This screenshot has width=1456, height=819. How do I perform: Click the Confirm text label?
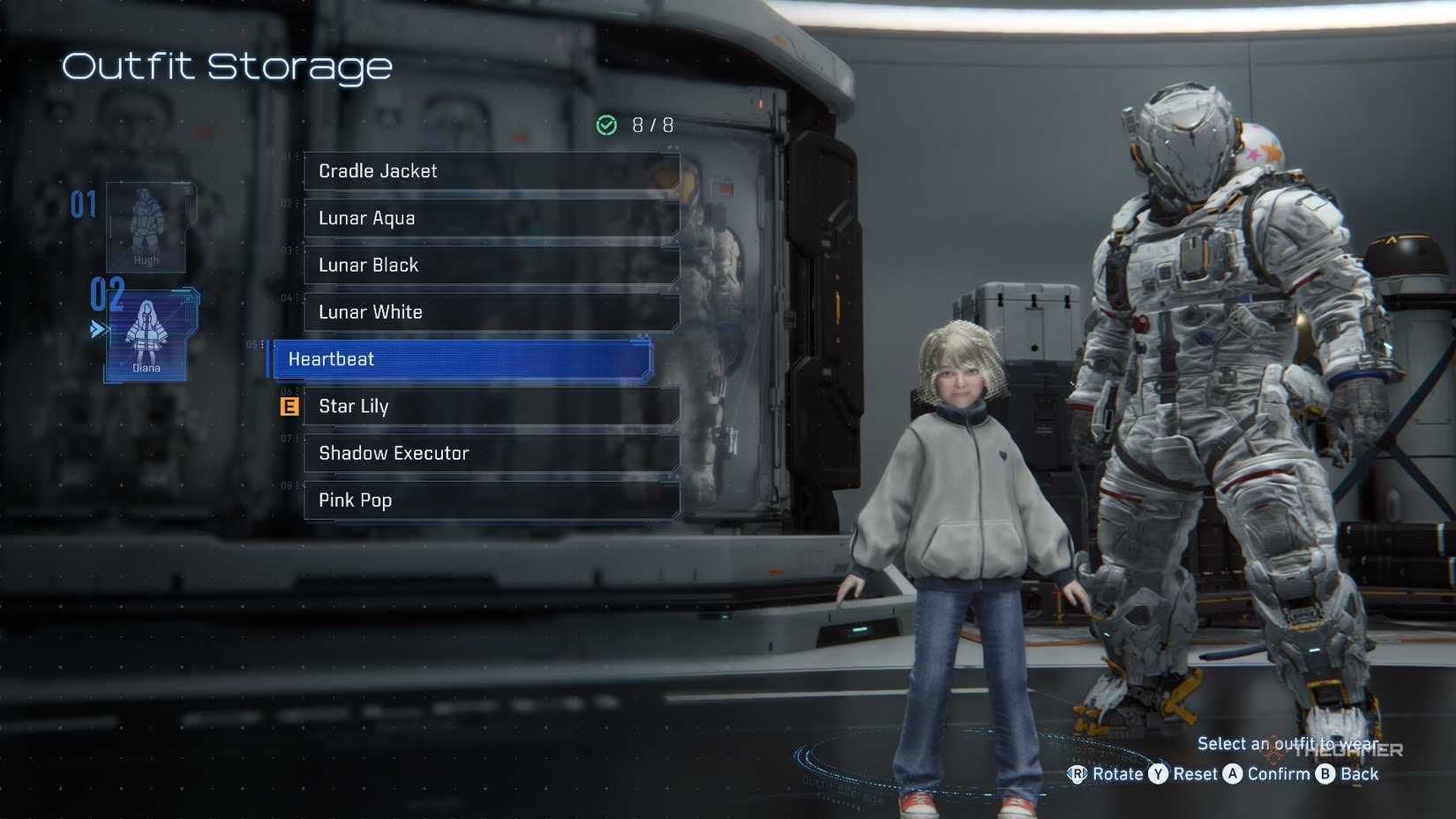coord(1279,774)
